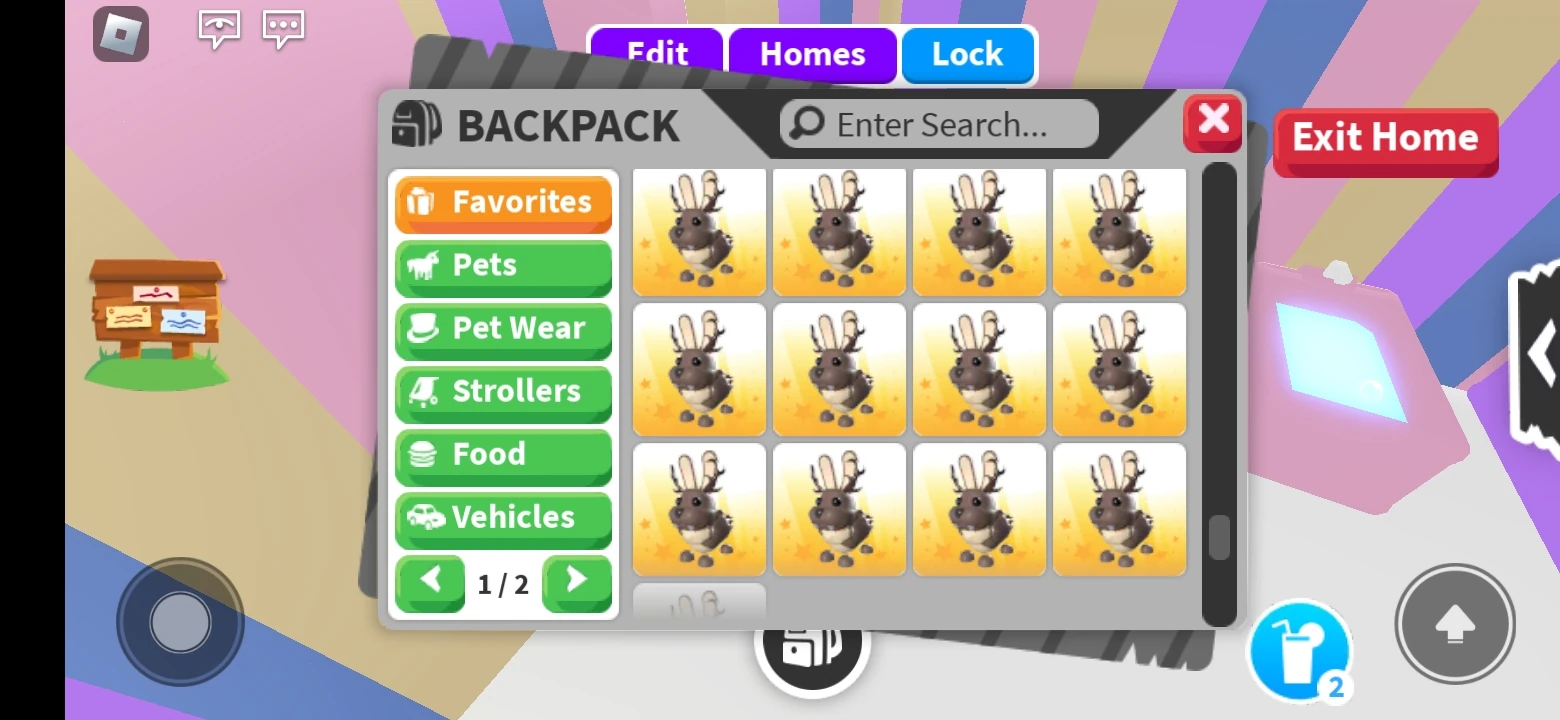Select the first Jackalope pet thumbnail
The height and width of the screenshot is (720, 1560).
tap(699, 232)
